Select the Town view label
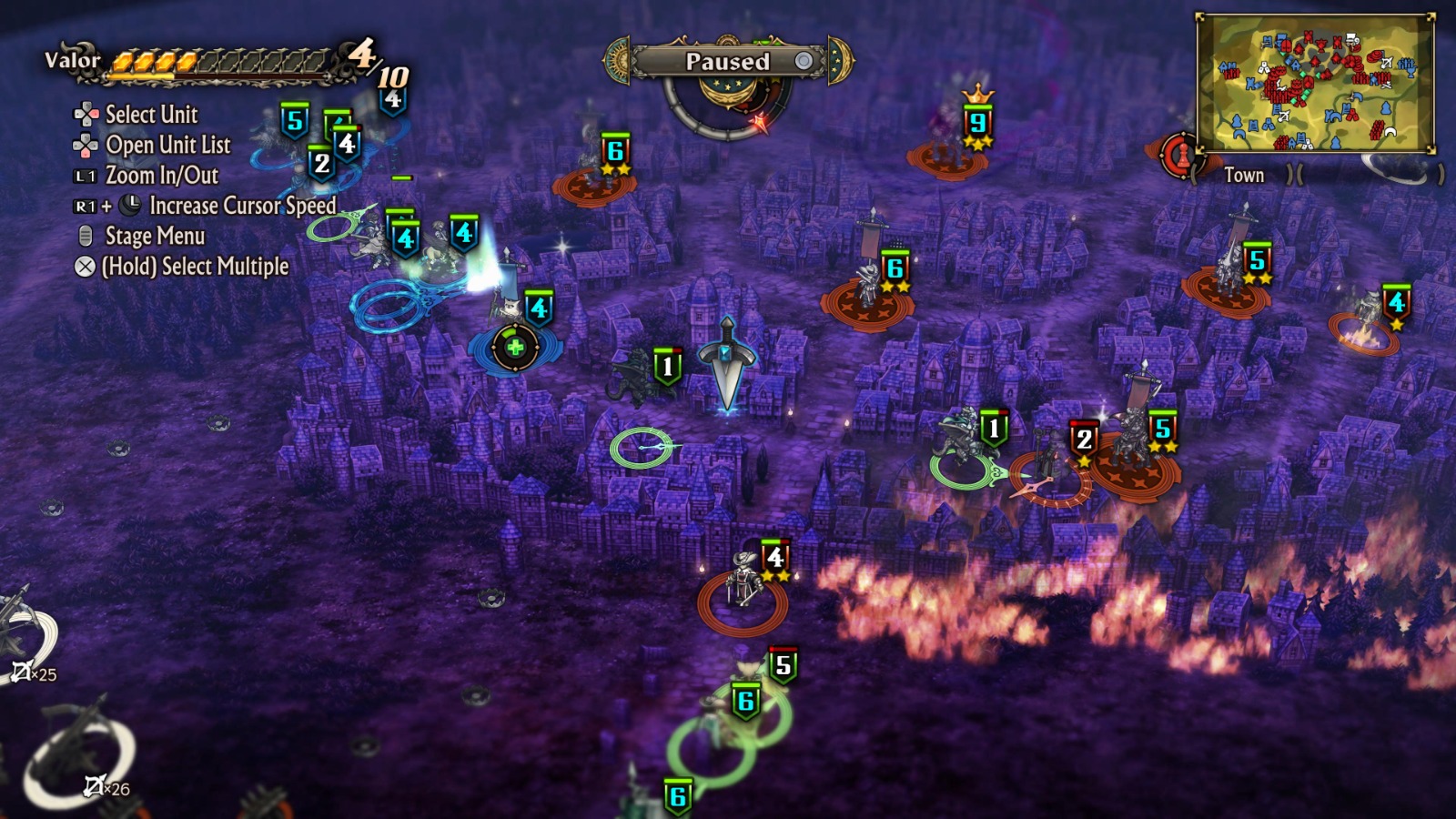 tap(1244, 175)
